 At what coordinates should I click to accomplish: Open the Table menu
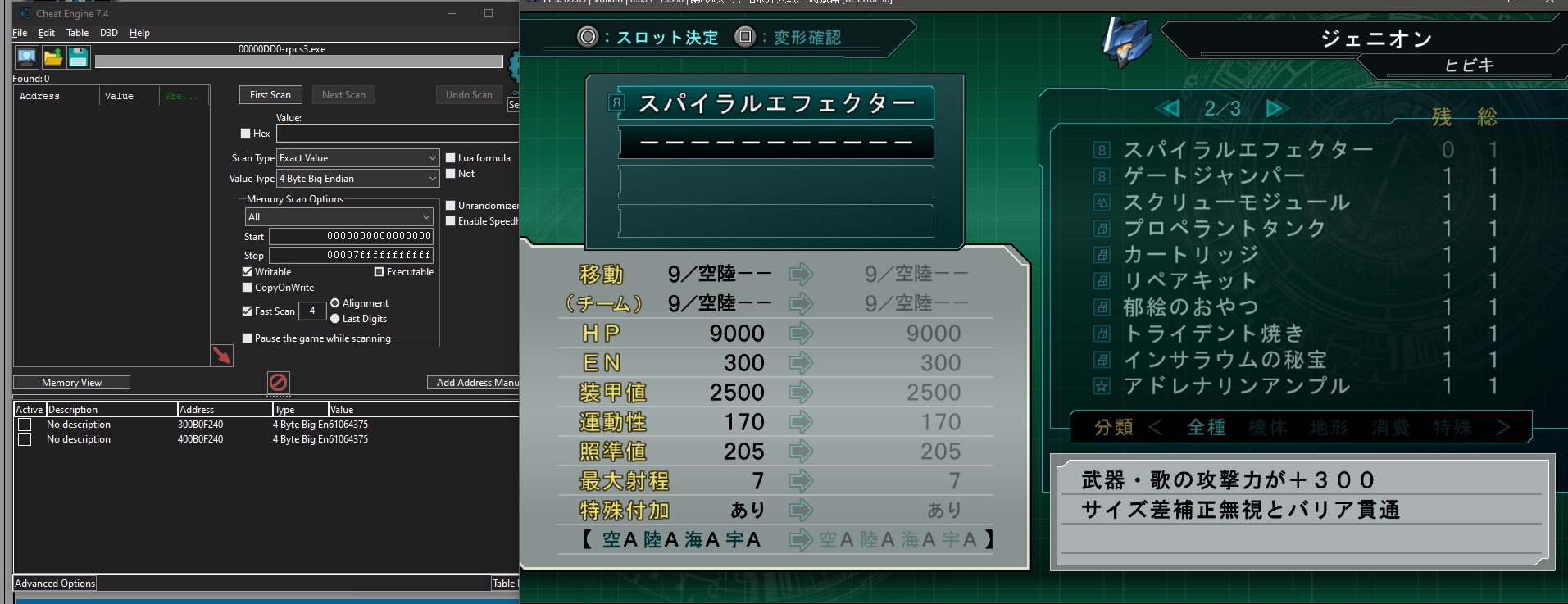coord(77,33)
